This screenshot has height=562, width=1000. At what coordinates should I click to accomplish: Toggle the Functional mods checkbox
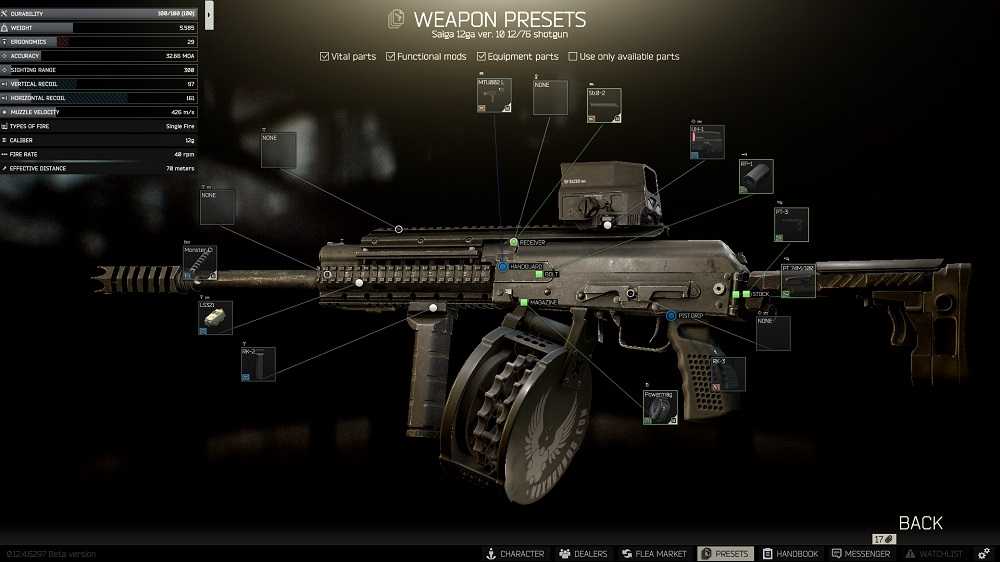click(391, 57)
